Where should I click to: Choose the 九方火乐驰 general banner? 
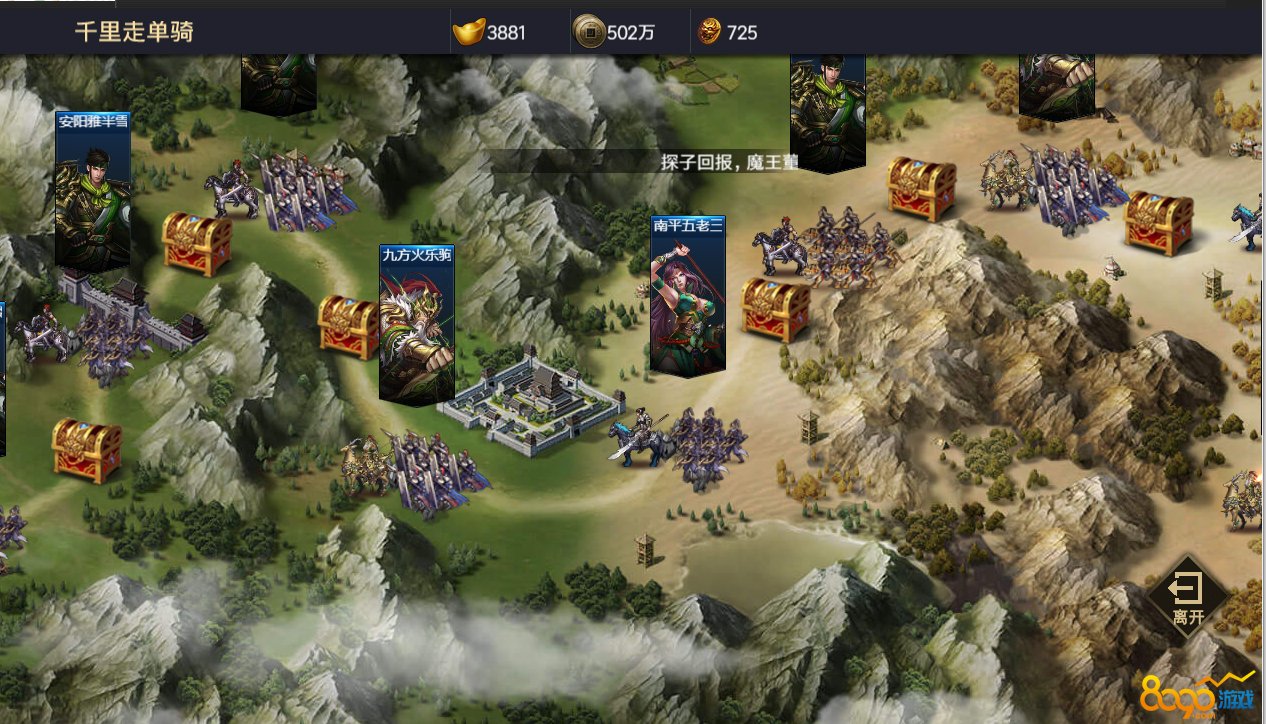click(x=417, y=325)
